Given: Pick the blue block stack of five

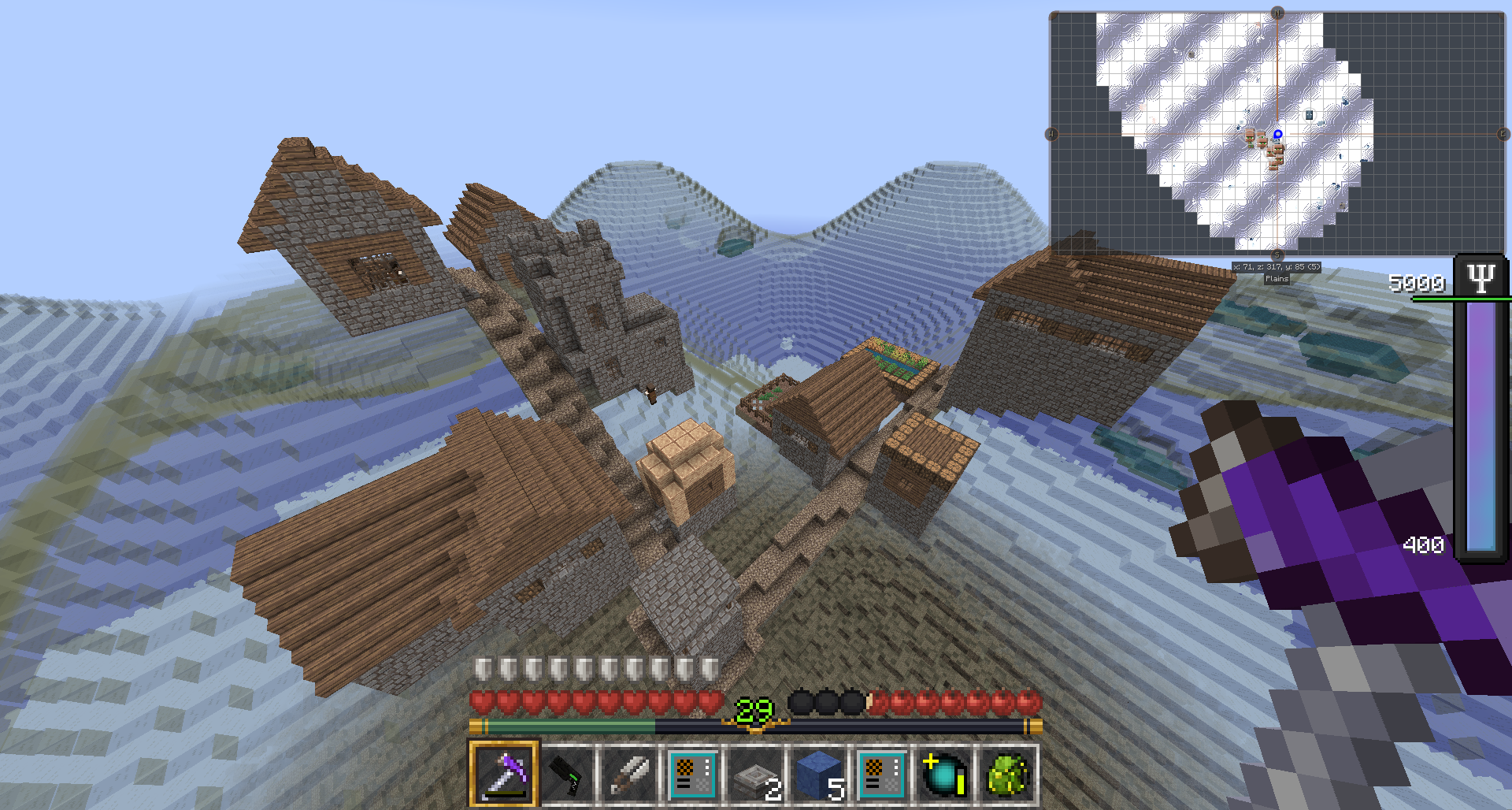Looking at the screenshot, I should pos(817,776).
